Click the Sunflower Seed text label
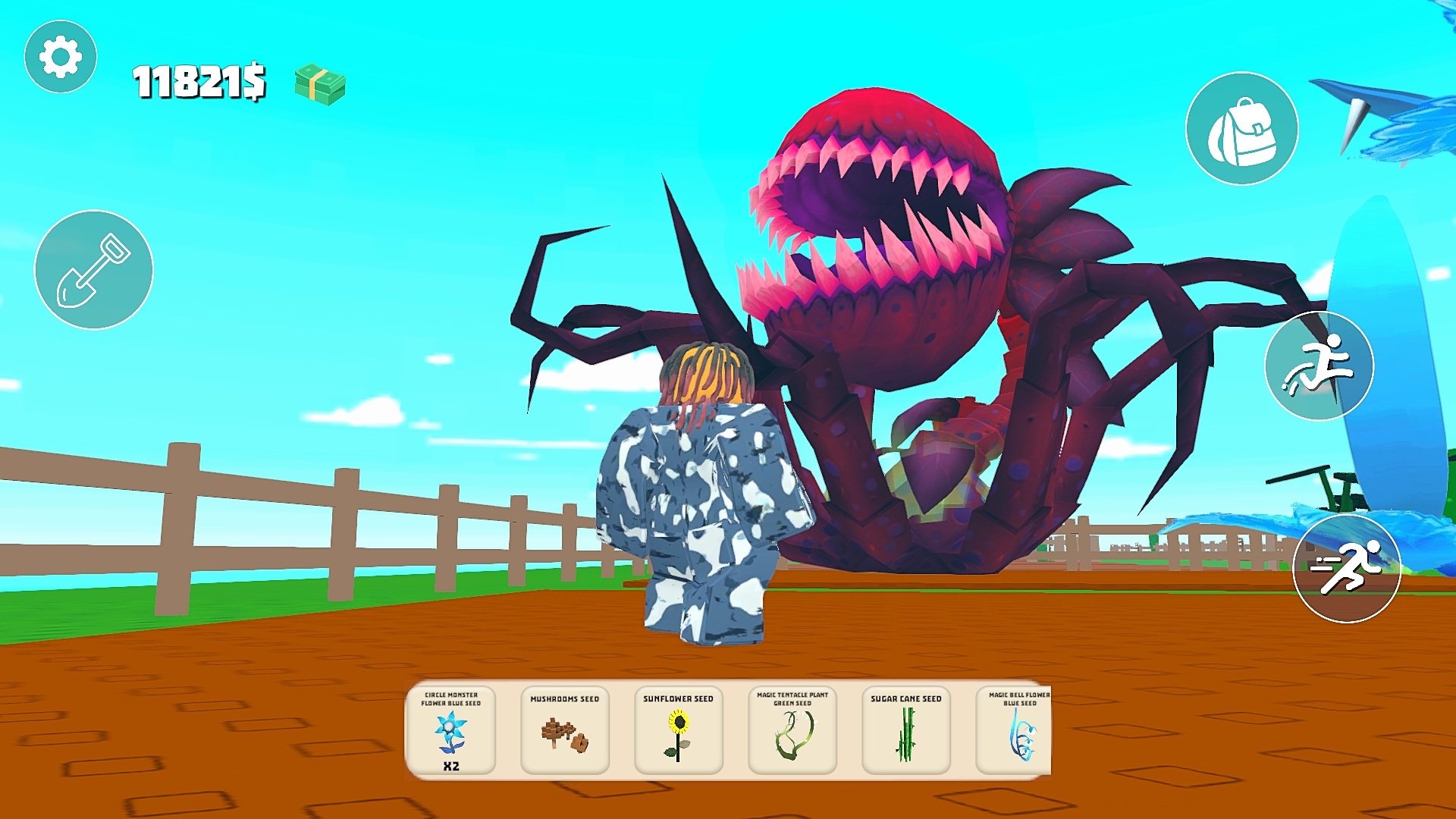Image resolution: width=1456 pixels, height=819 pixels. pyautogui.click(x=678, y=699)
